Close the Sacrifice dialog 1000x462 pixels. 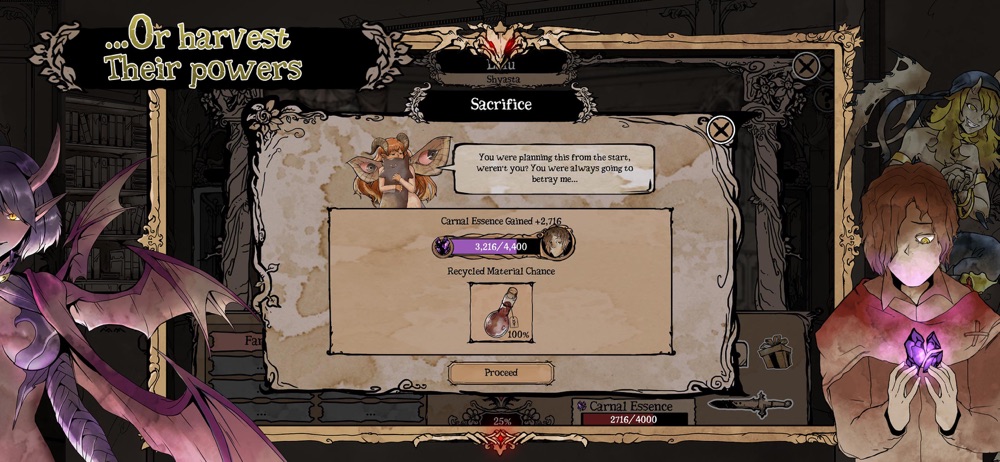coord(720,129)
